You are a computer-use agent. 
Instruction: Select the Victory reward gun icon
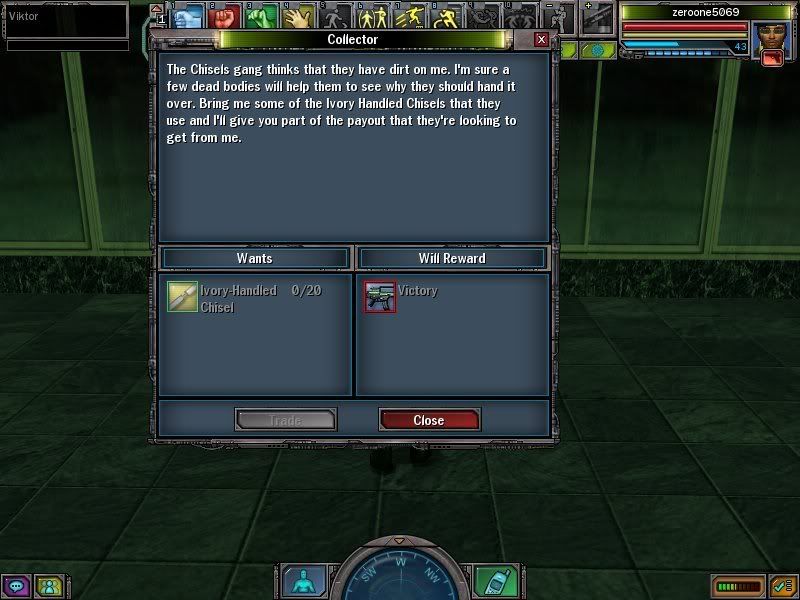pos(380,297)
